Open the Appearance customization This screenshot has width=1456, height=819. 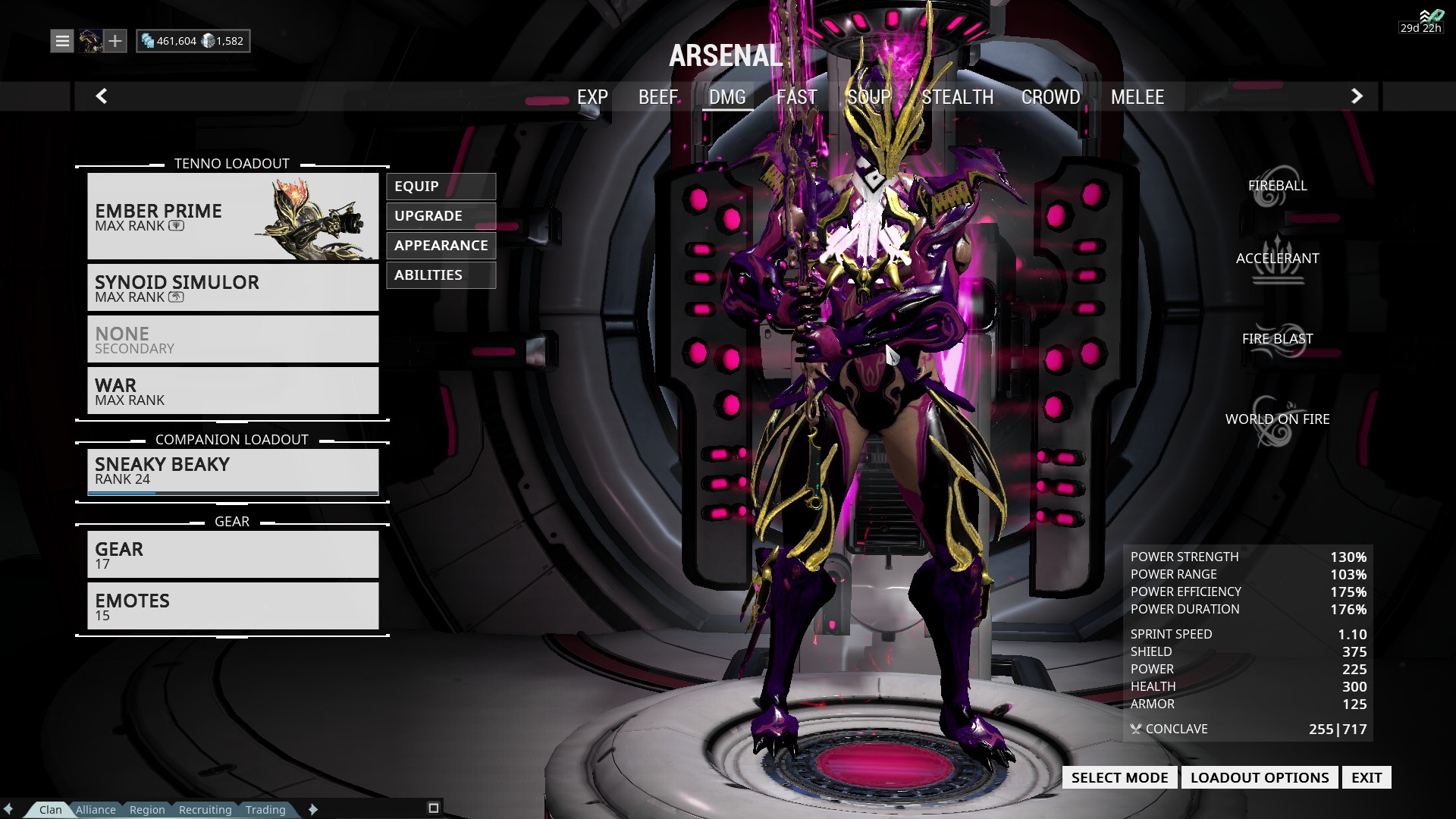tap(441, 246)
